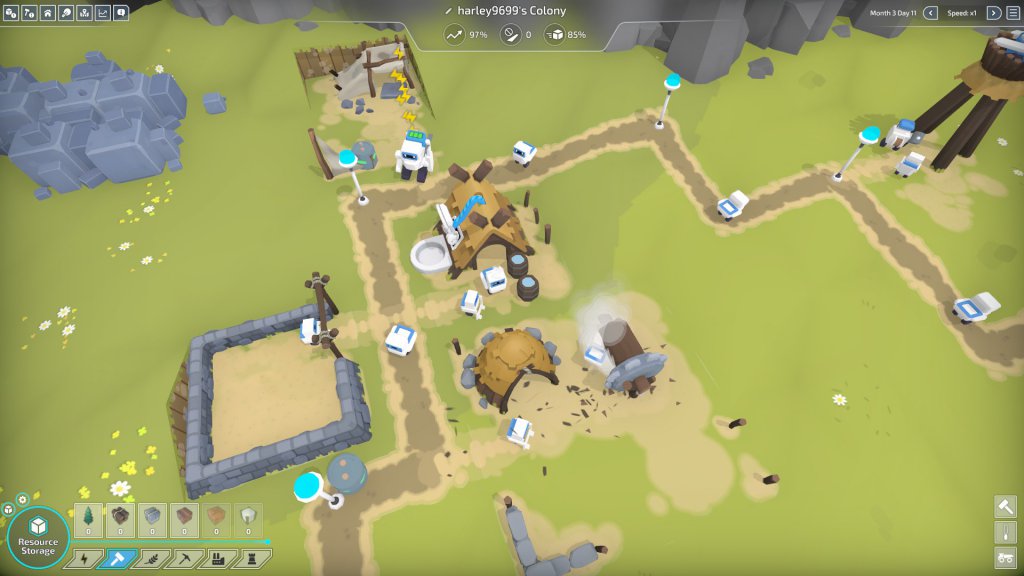Show the statistics line graph panel
Screen dimensions: 1024x576
point(102,13)
